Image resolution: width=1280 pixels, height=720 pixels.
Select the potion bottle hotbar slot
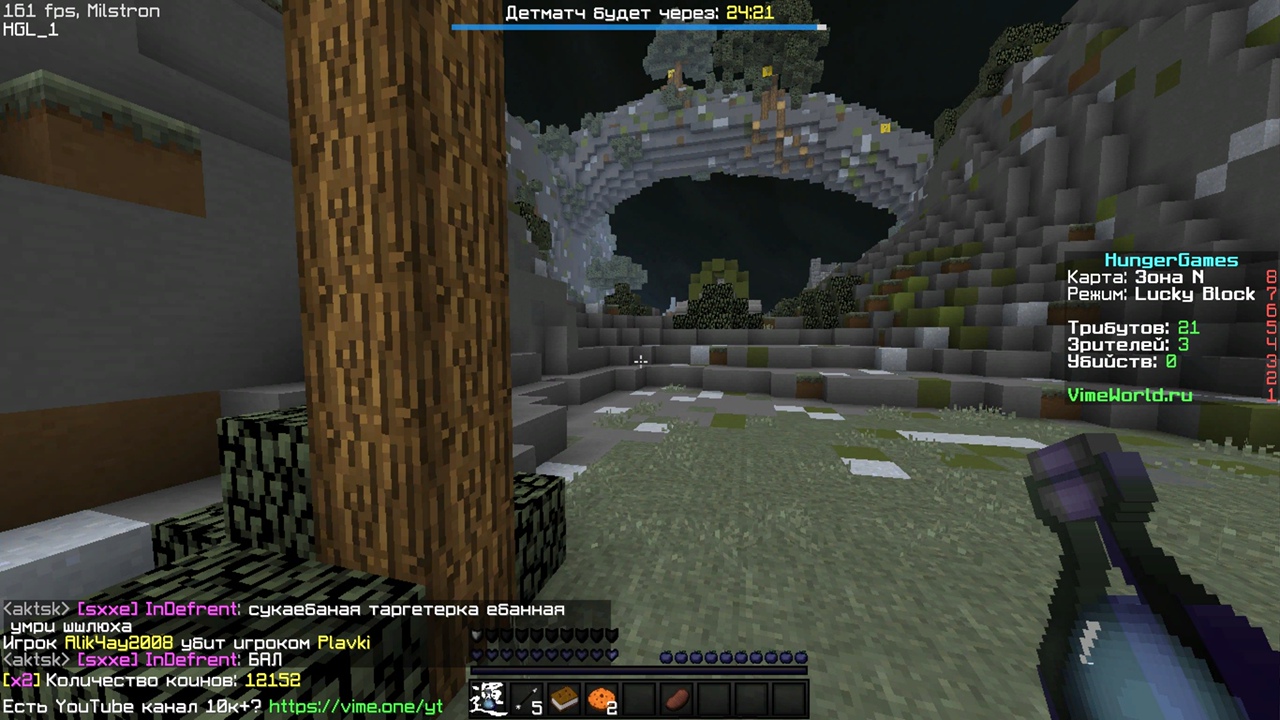488,698
